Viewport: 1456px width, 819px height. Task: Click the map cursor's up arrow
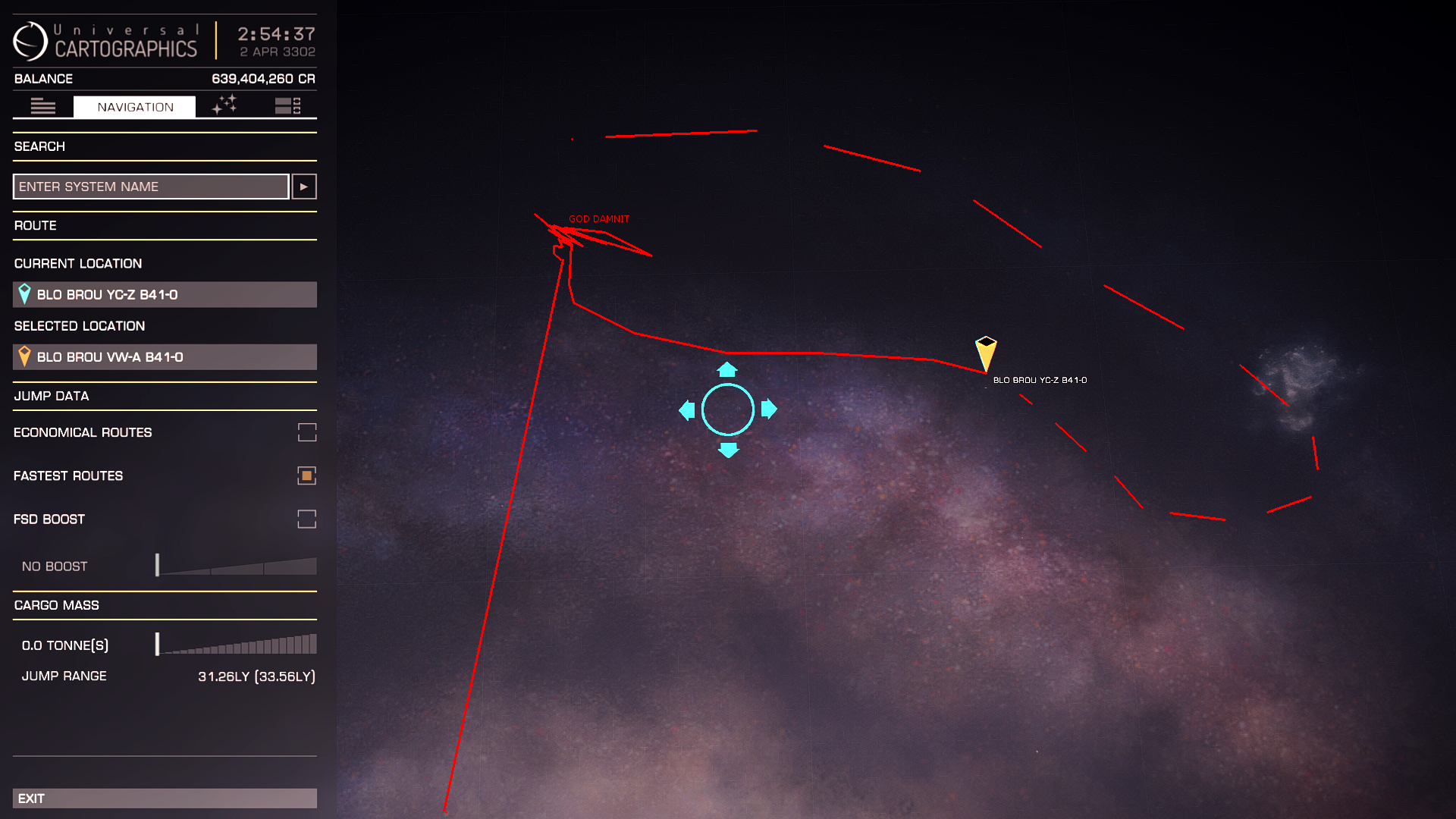click(x=727, y=369)
